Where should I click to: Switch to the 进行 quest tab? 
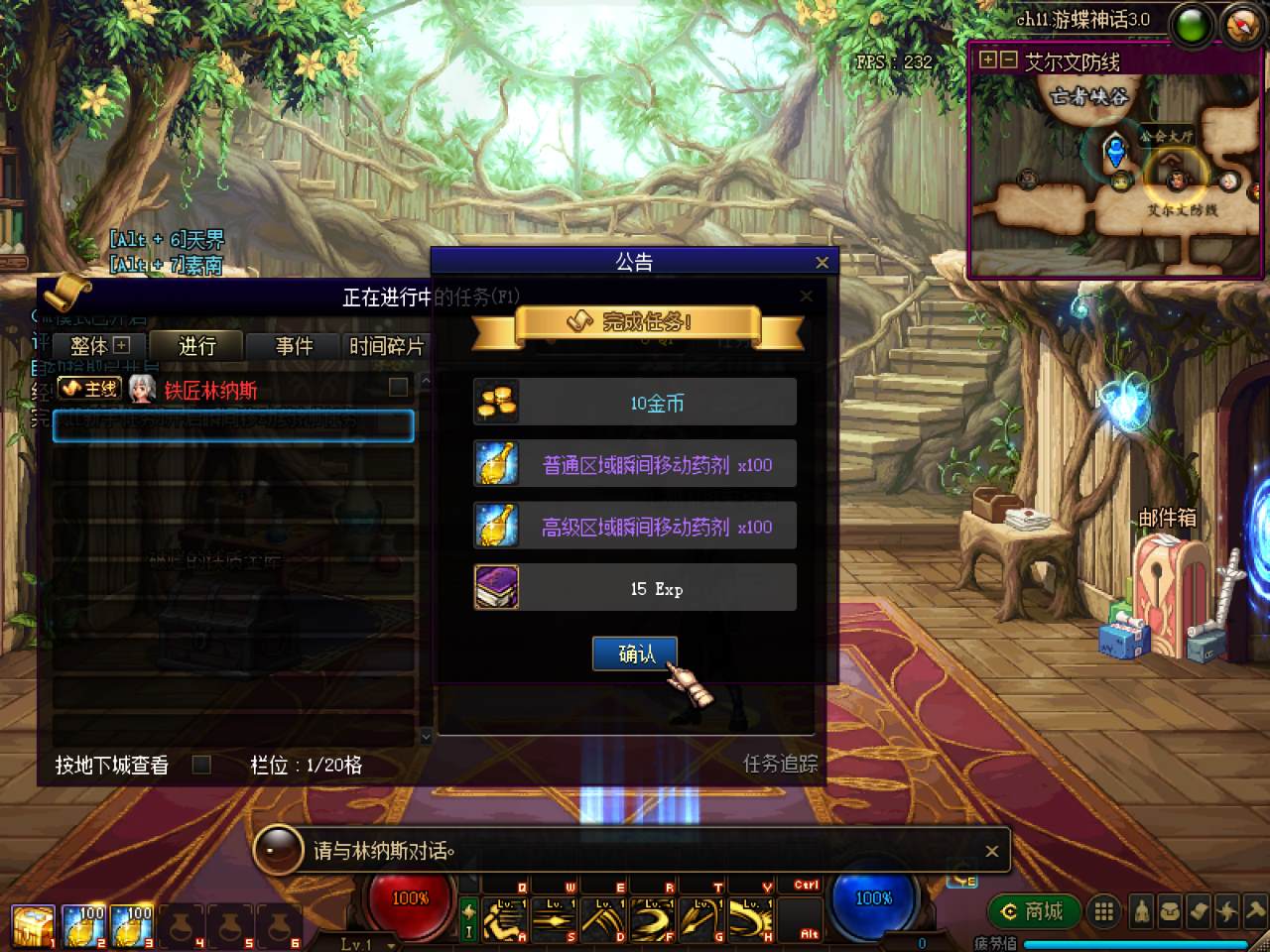pyautogui.click(x=196, y=346)
